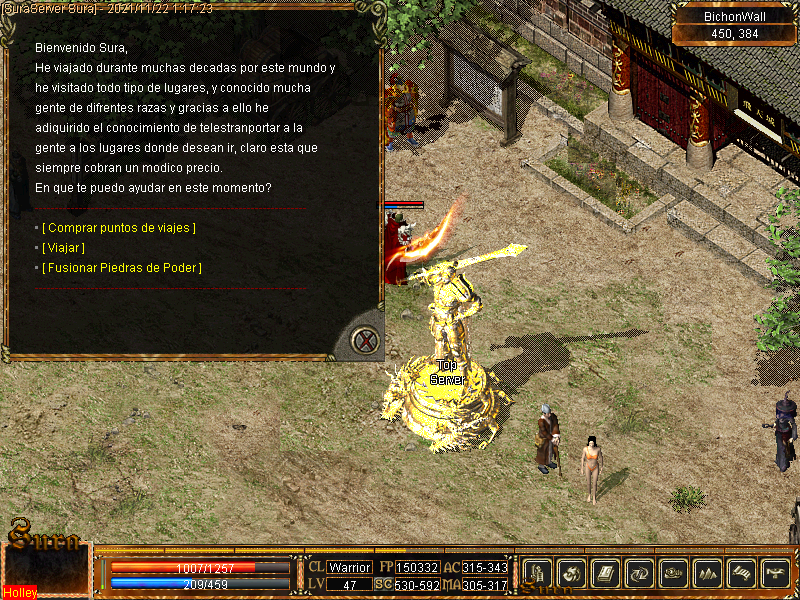Select the Viajar dialogue option

click(64, 248)
